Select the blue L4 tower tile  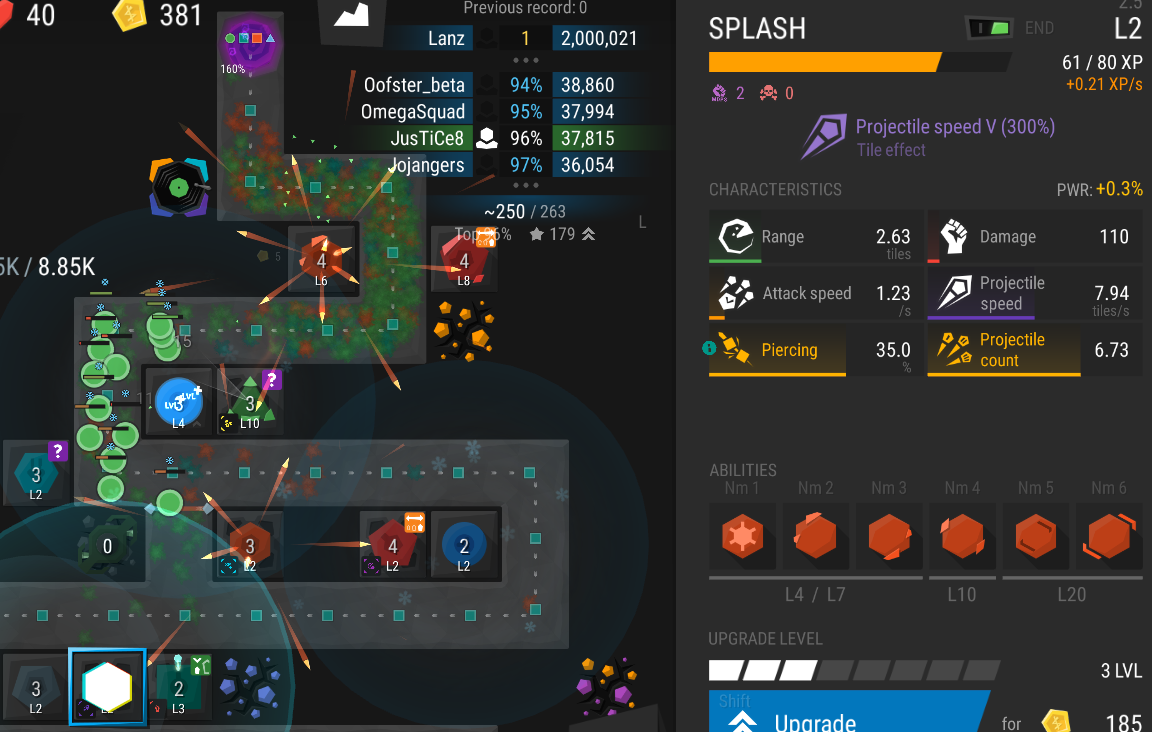point(179,402)
